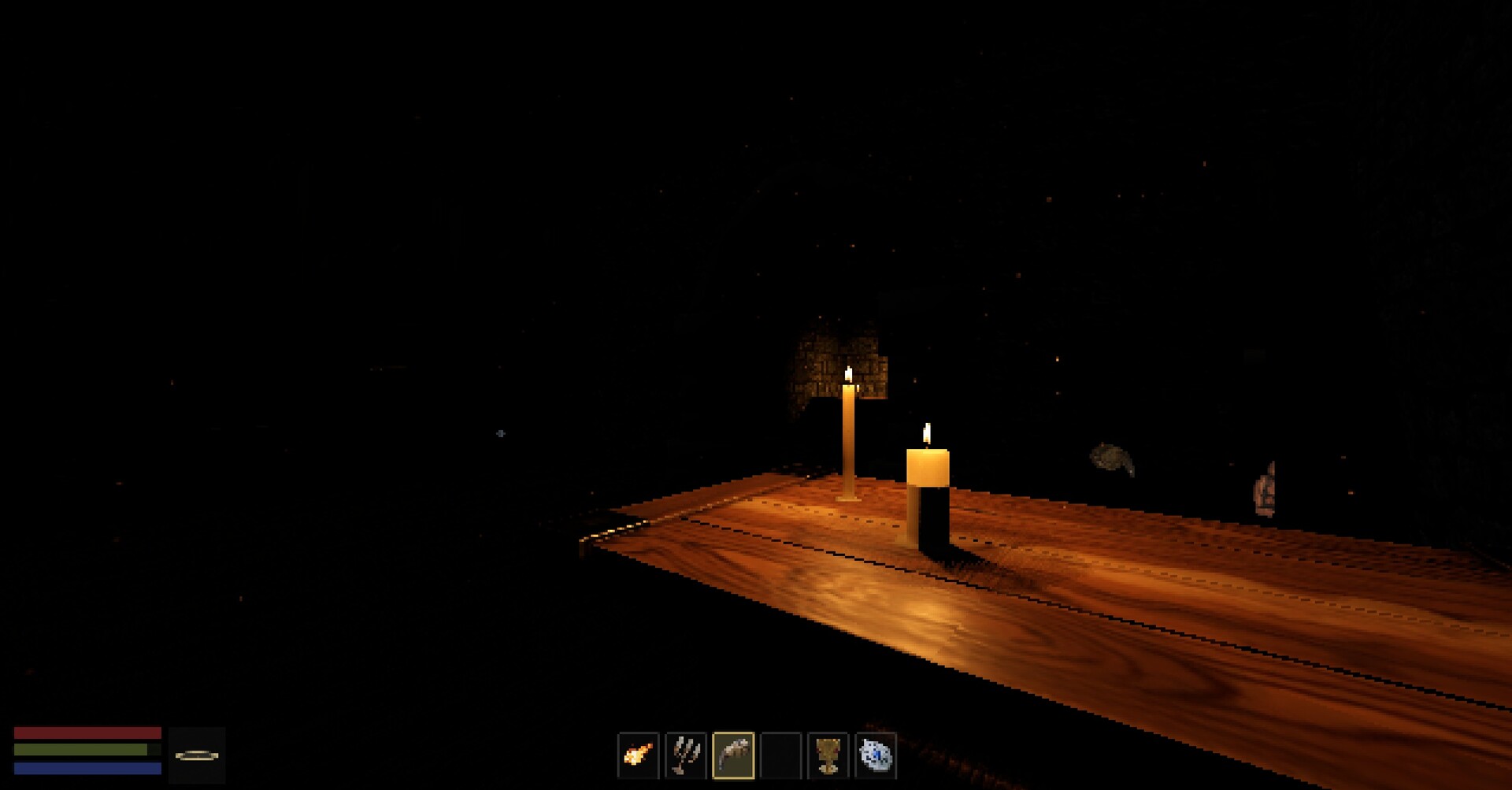Click the red health bar
Viewport: 1512px width, 790px height.
point(87,733)
